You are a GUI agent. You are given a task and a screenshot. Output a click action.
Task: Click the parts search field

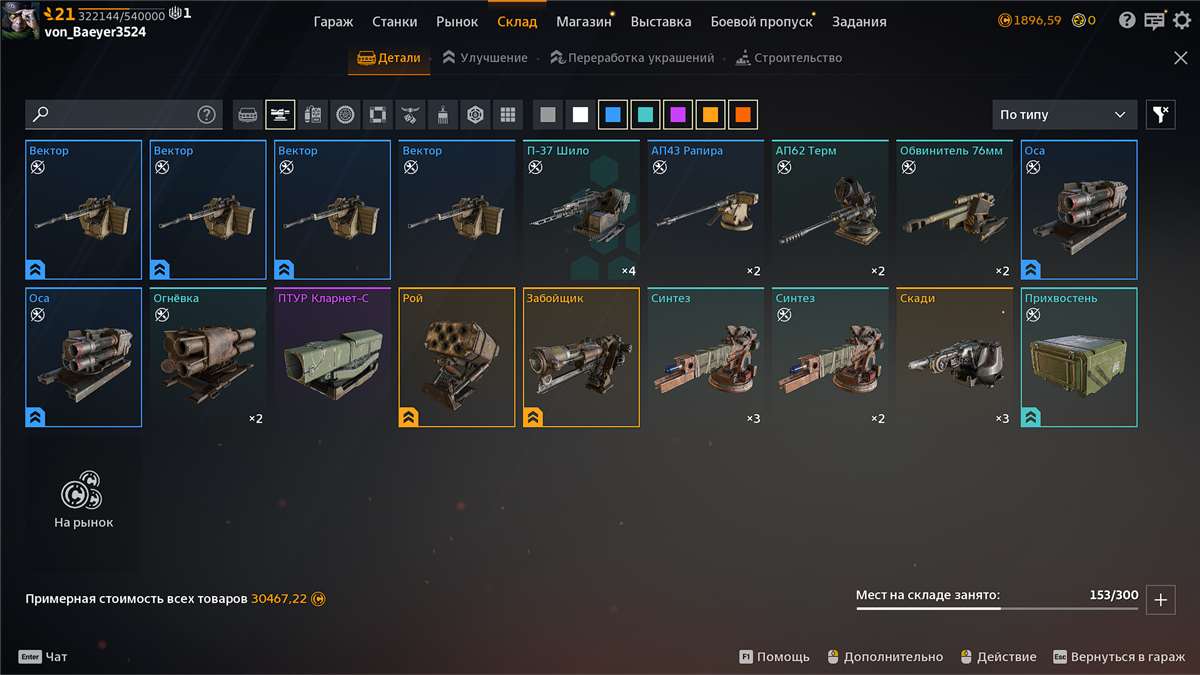(x=115, y=114)
